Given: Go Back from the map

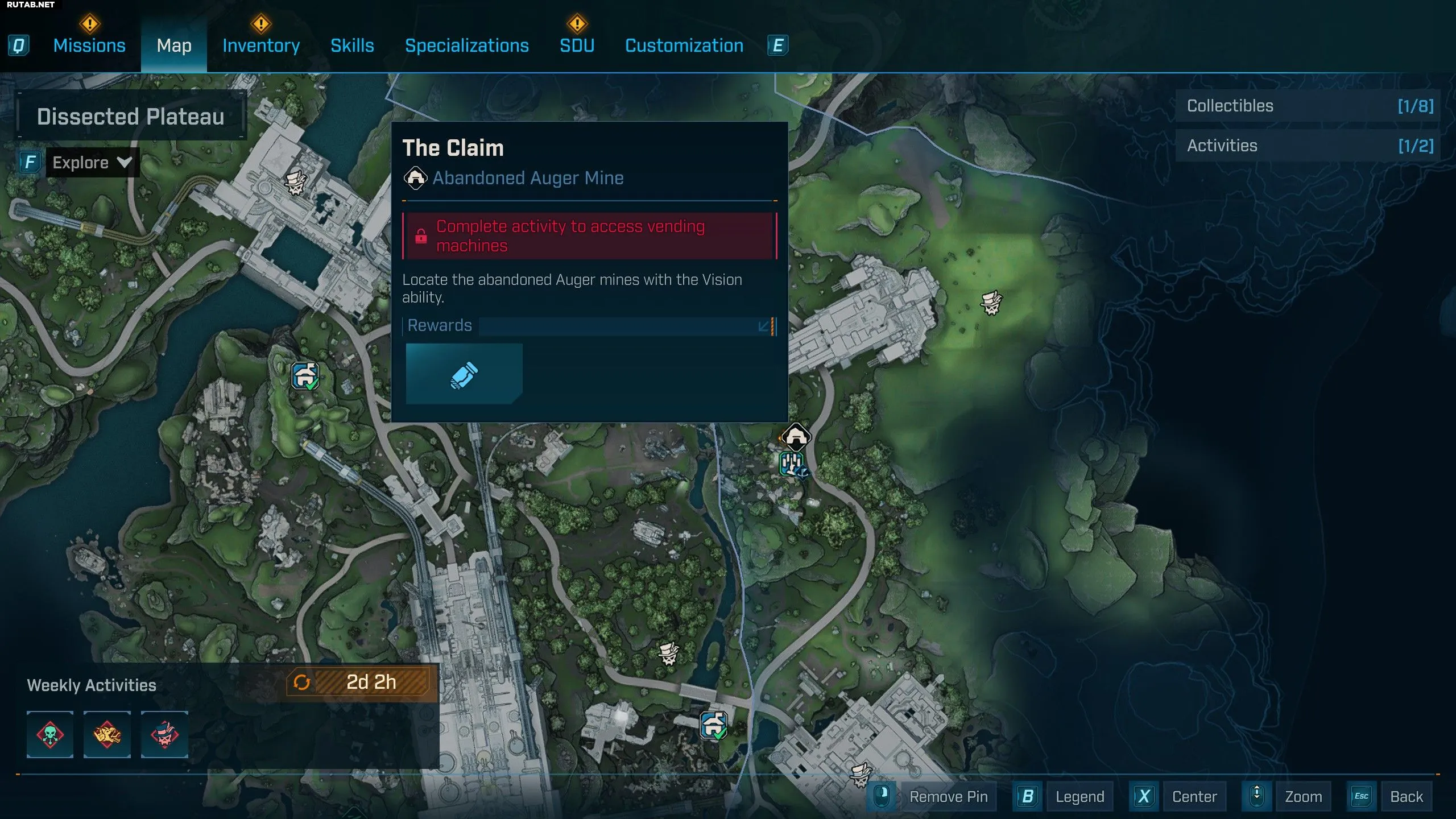Looking at the screenshot, I should (x=1406, y=797).
